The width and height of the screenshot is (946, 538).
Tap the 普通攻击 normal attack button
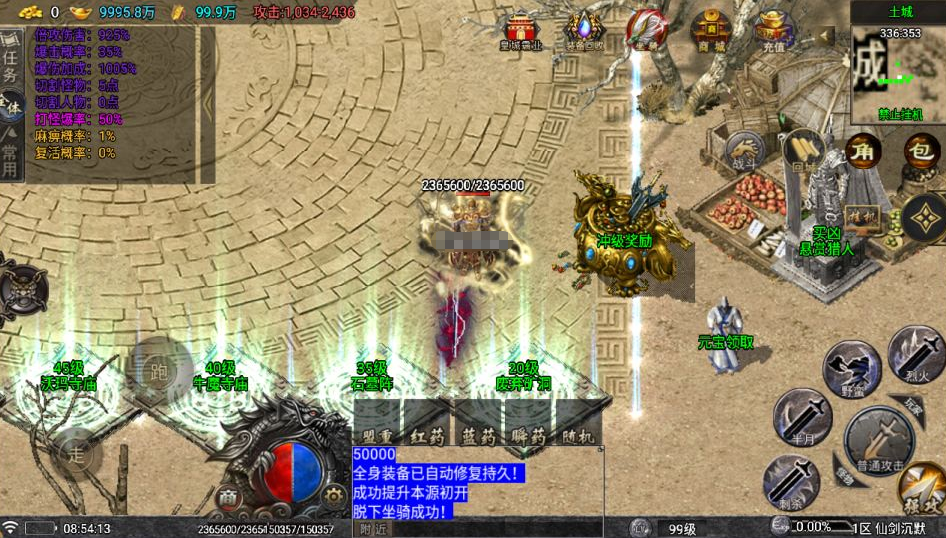pyautogui.click(x=878, y=441)
